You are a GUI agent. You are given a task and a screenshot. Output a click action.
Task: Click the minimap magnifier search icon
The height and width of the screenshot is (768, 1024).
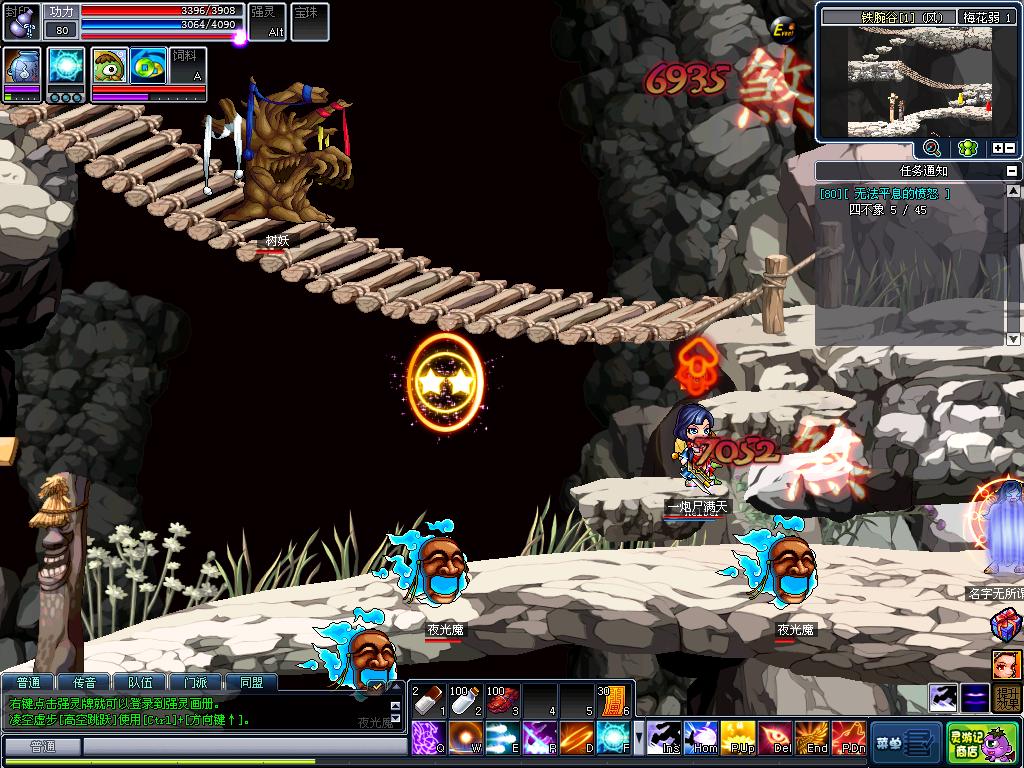click(x=931, y=148)
